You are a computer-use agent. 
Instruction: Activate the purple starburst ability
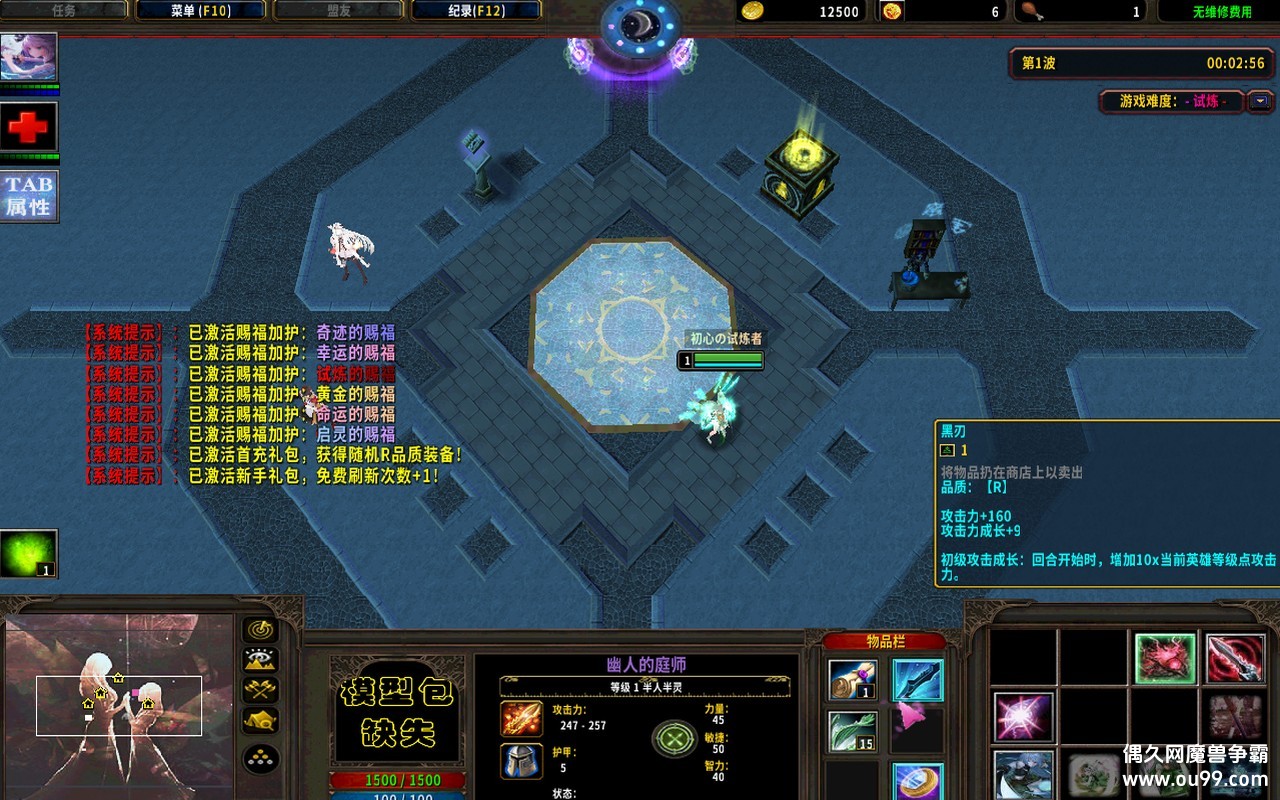click(x=1024, y=717)
